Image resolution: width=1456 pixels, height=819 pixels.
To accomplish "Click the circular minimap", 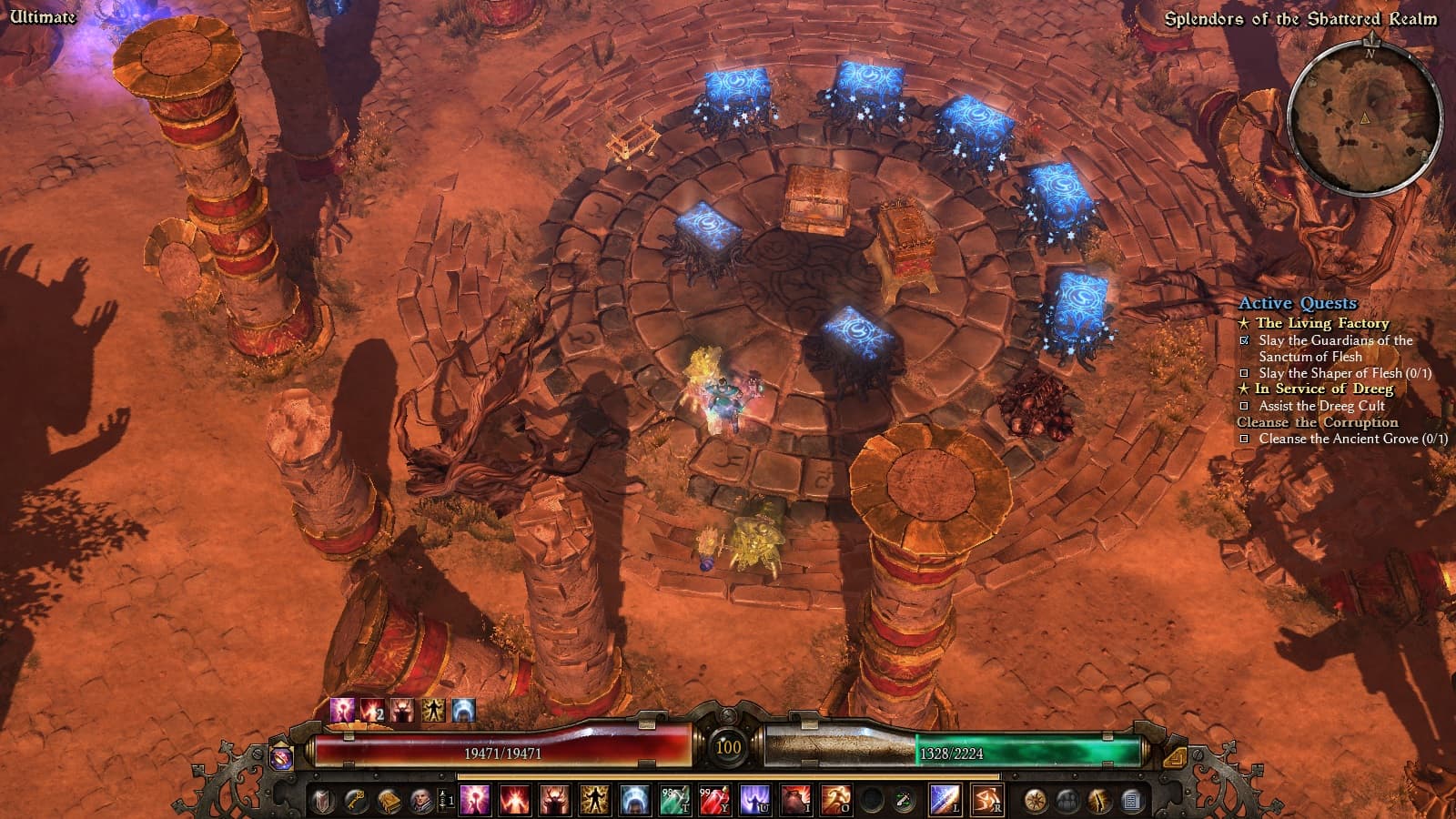I will 1365,119.
